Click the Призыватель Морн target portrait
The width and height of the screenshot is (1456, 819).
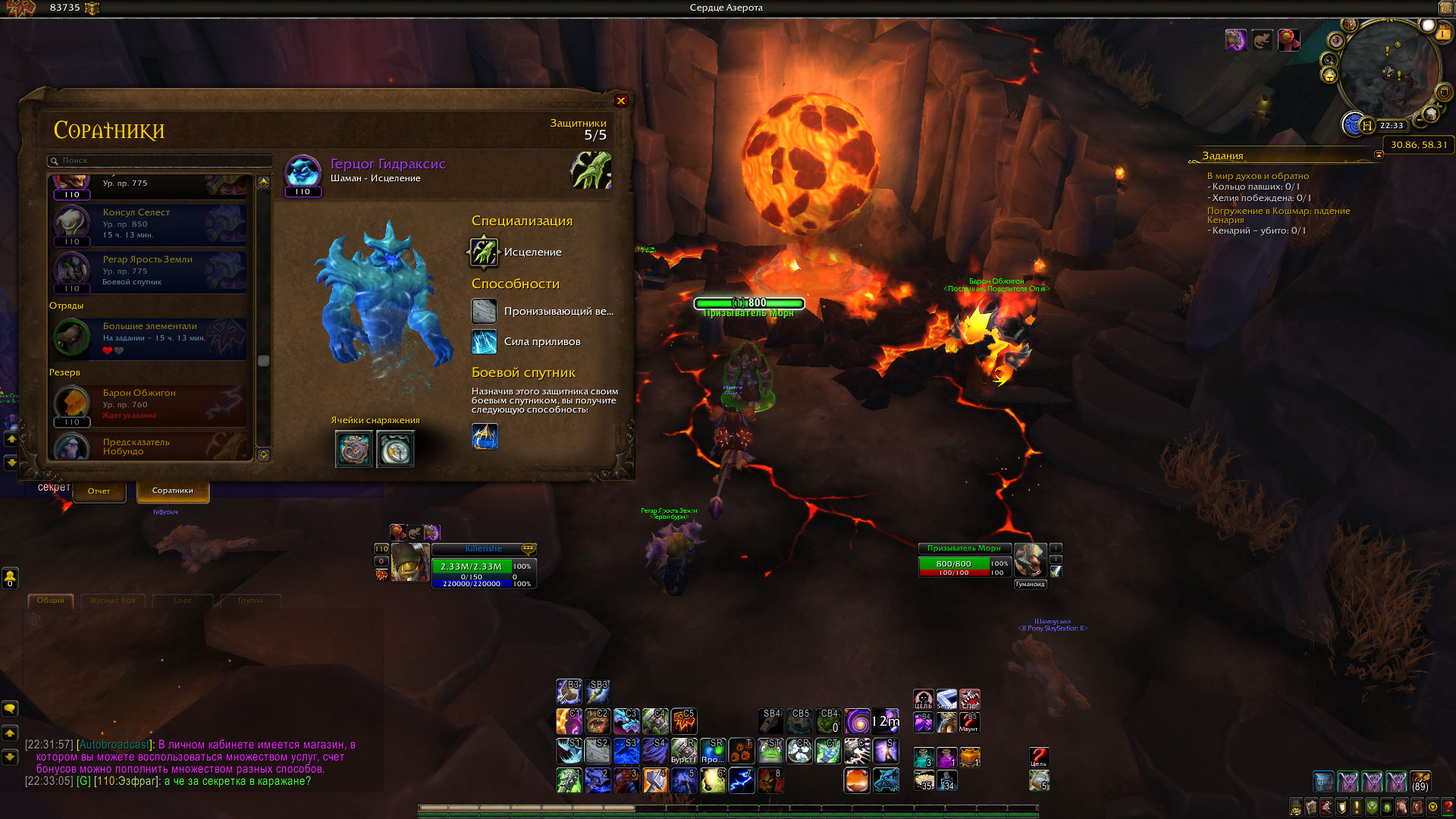(1030, 560)
